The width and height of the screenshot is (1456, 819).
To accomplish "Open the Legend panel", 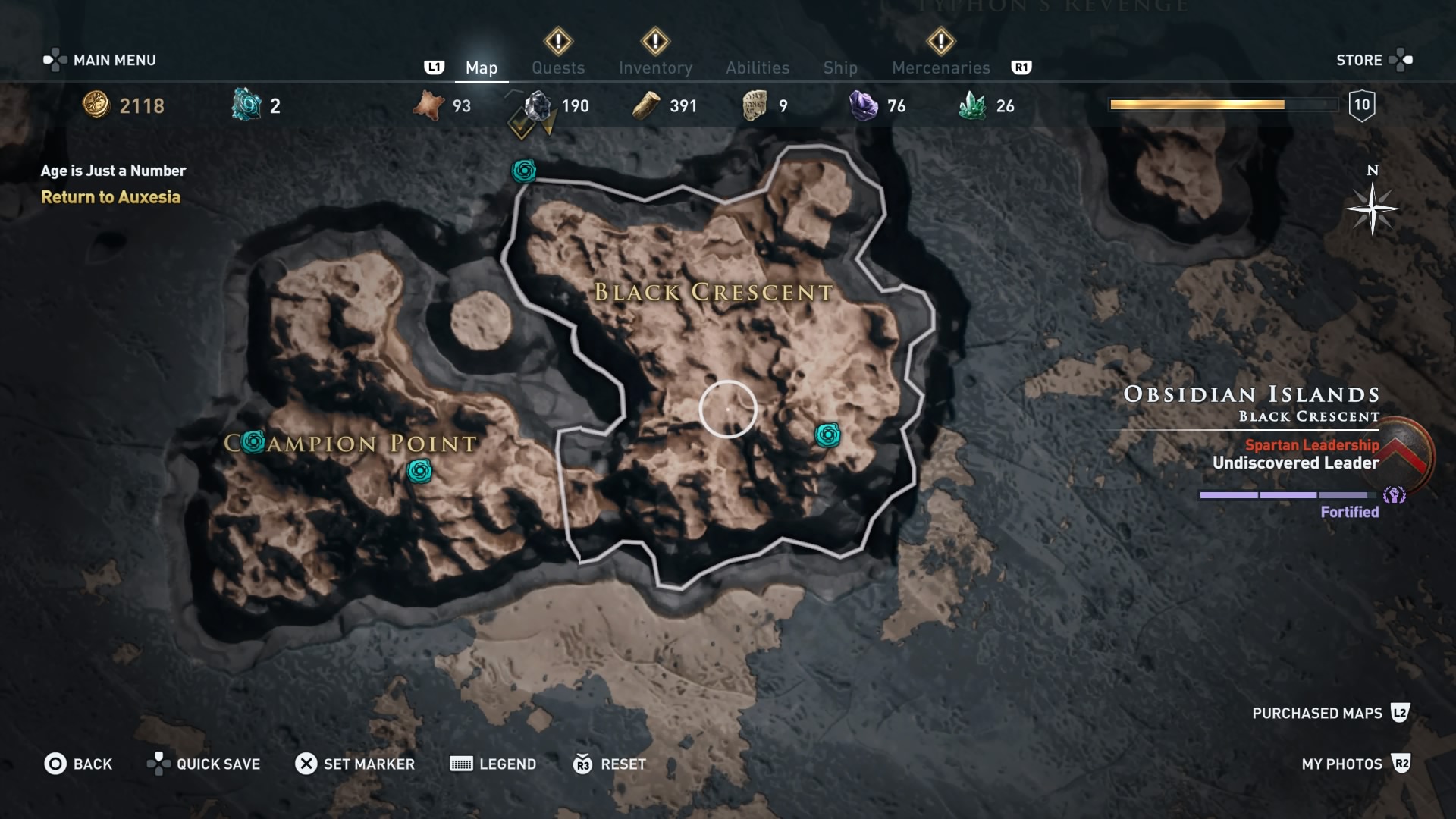I will (x=493, y=764).
